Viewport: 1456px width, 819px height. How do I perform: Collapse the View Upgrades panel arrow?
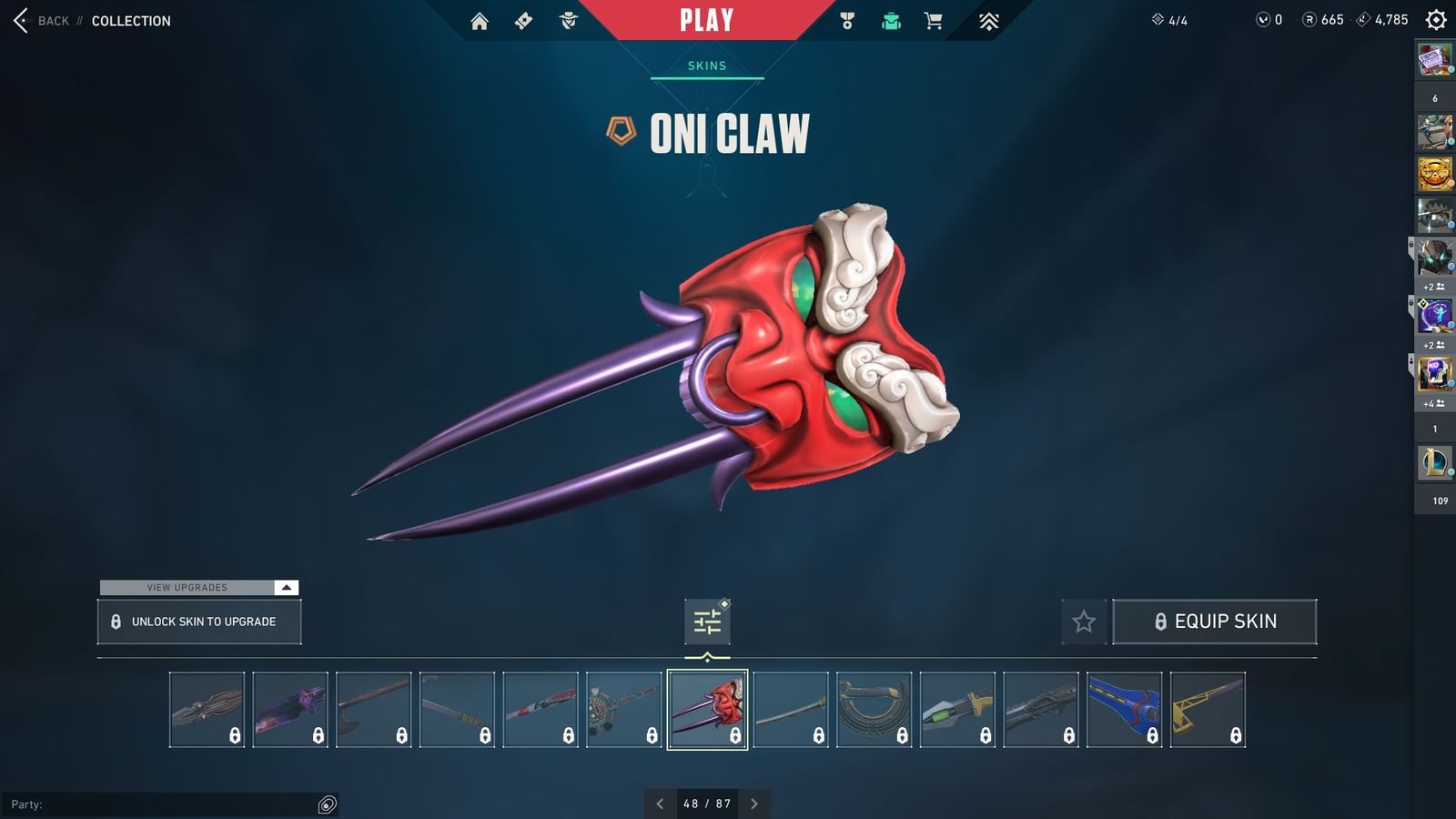coord(286,587)
